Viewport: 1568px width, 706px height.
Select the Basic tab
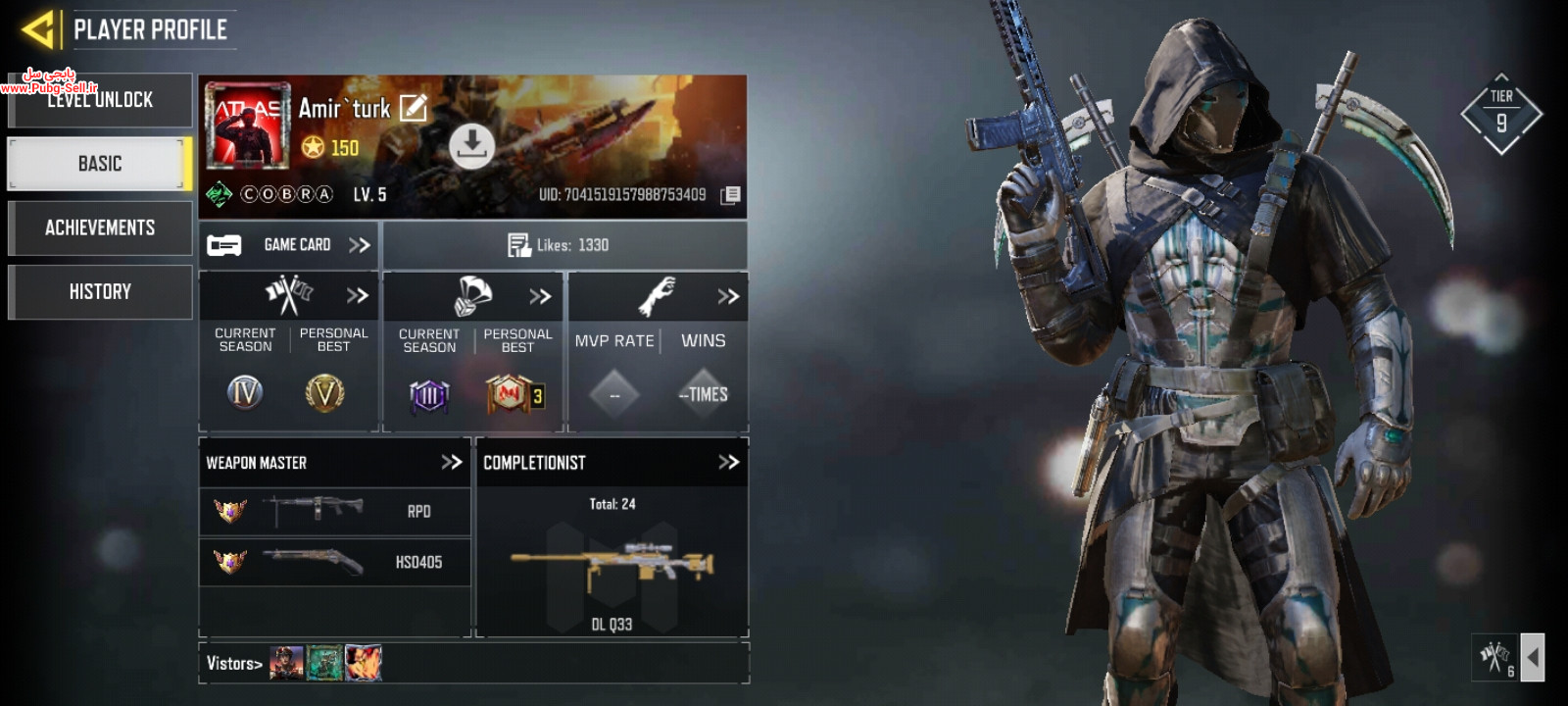click(100, 164)
